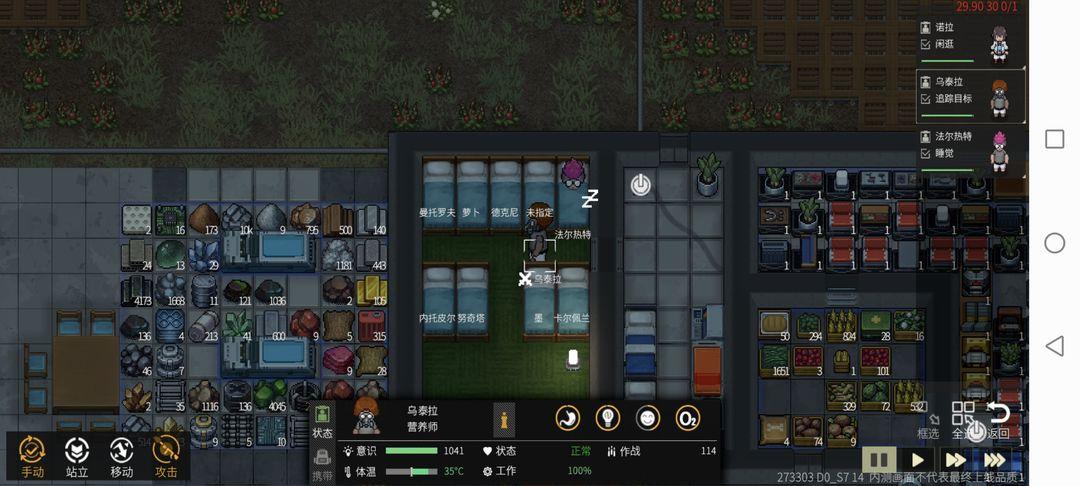
Task: Show character info via yellow i icon
Action: 505,420
